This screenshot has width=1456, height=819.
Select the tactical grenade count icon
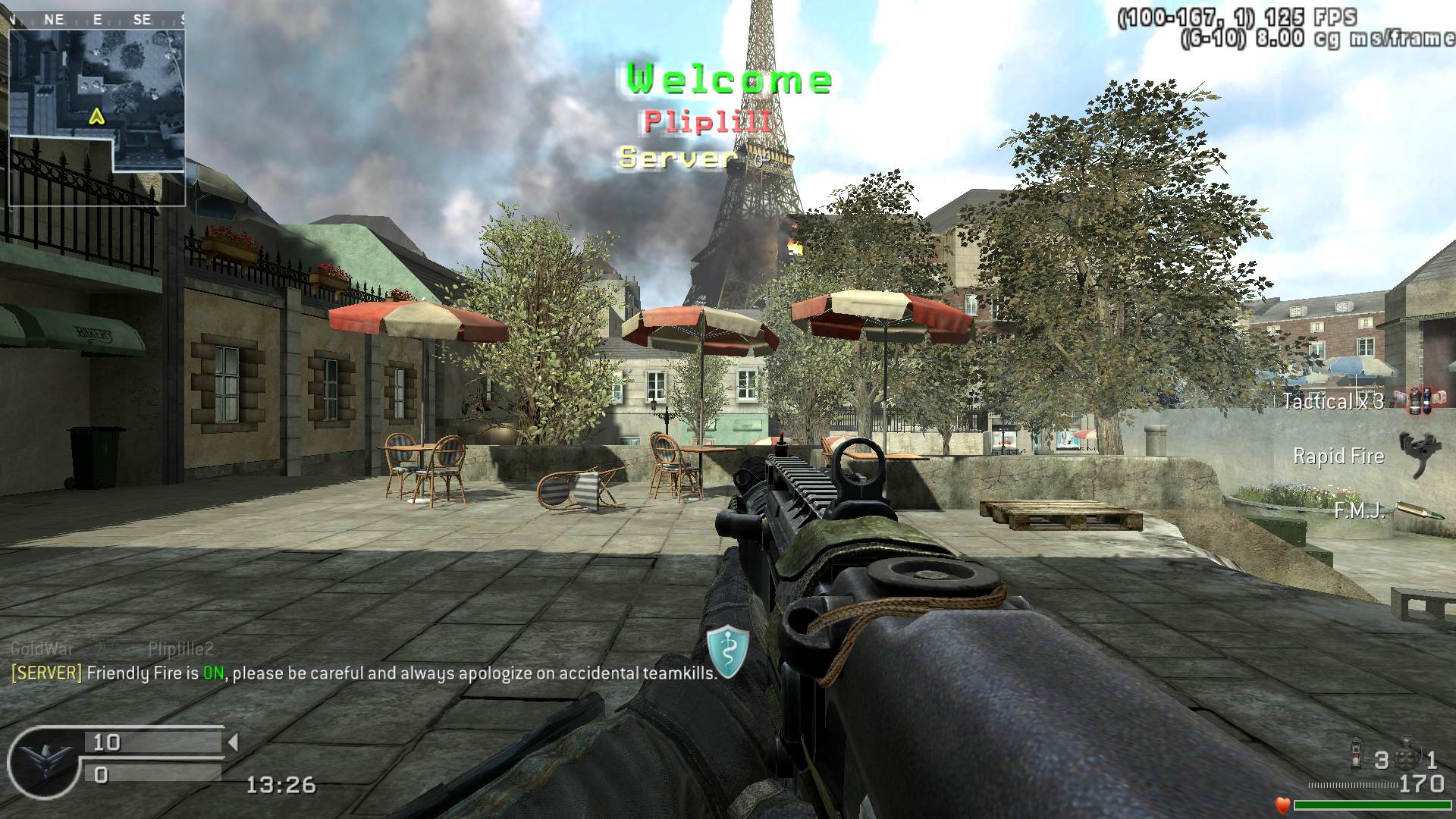(1358, 757)
